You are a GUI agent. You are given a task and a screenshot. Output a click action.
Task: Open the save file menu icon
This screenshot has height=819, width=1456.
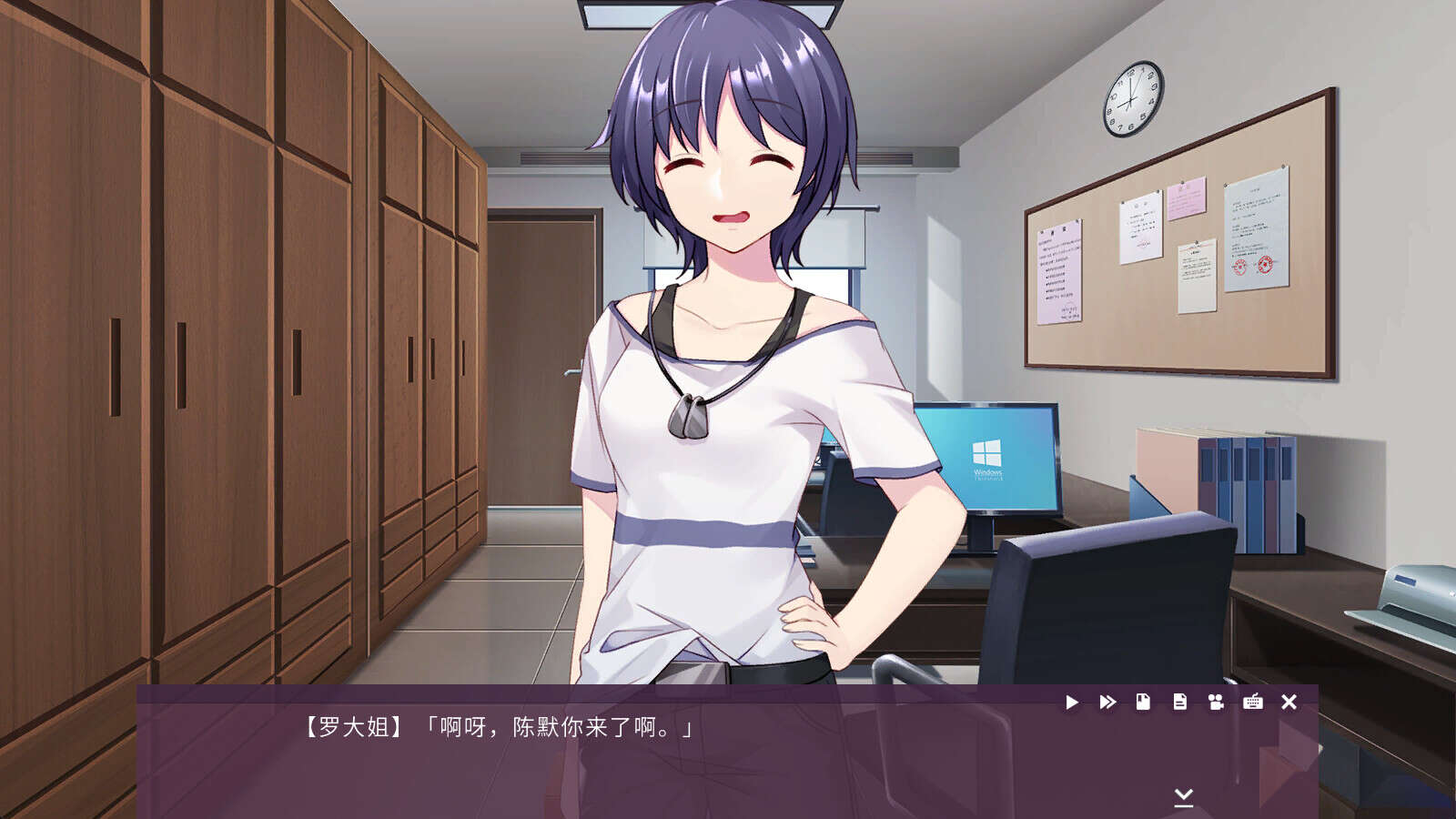[x=1143, y=703]
